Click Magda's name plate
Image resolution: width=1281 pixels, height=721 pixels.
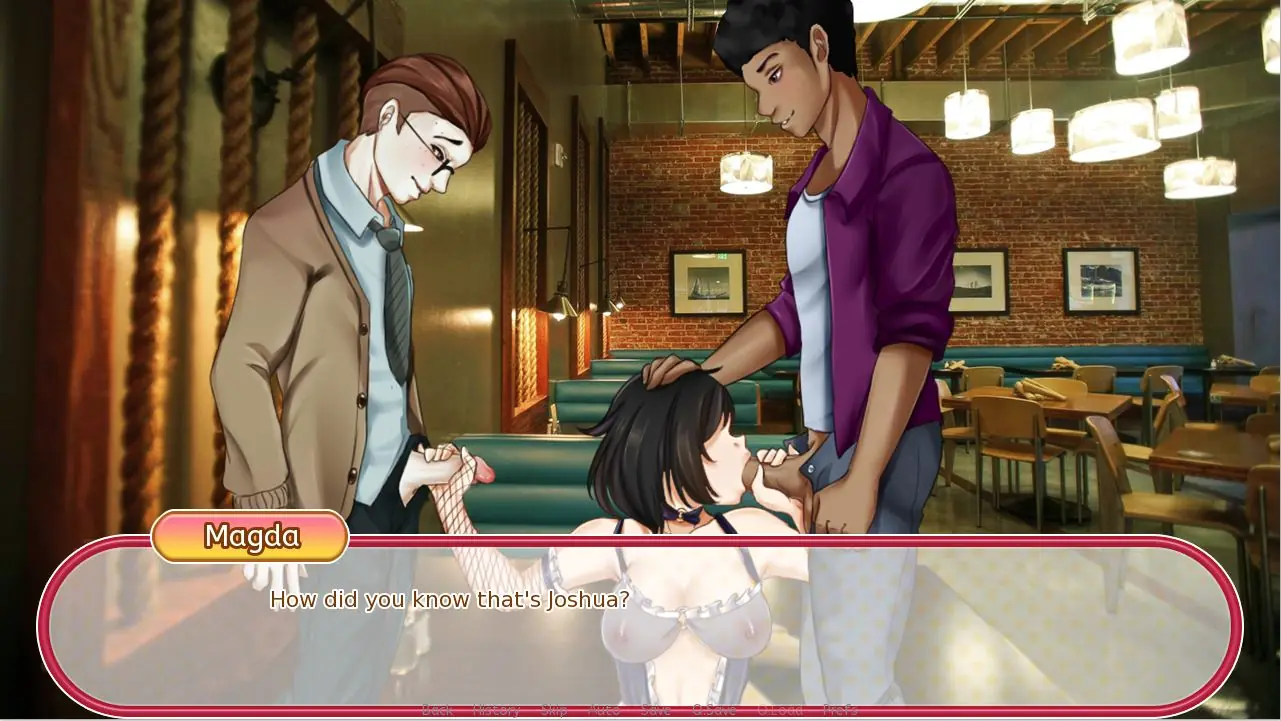(250, 538)
